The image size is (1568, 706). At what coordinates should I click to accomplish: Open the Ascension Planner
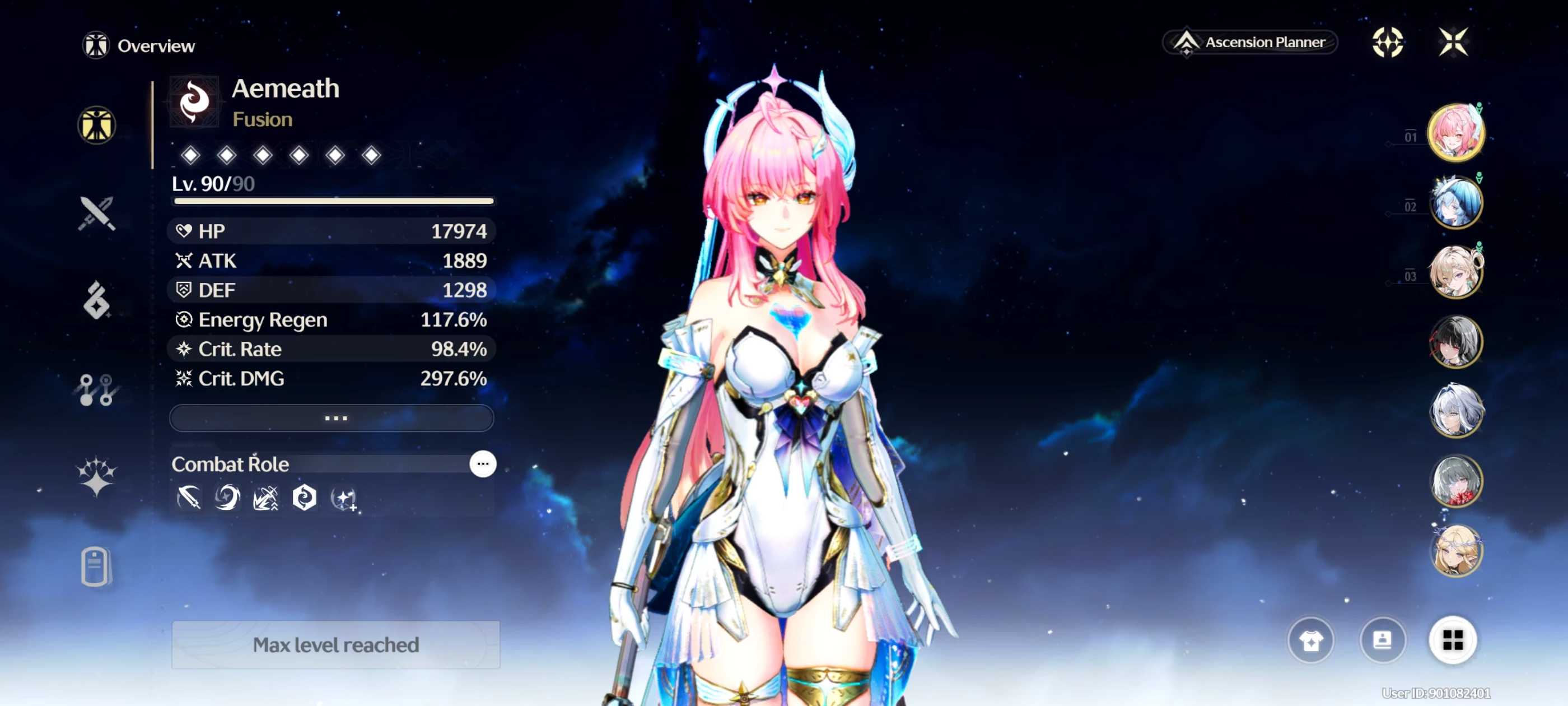1250,43
